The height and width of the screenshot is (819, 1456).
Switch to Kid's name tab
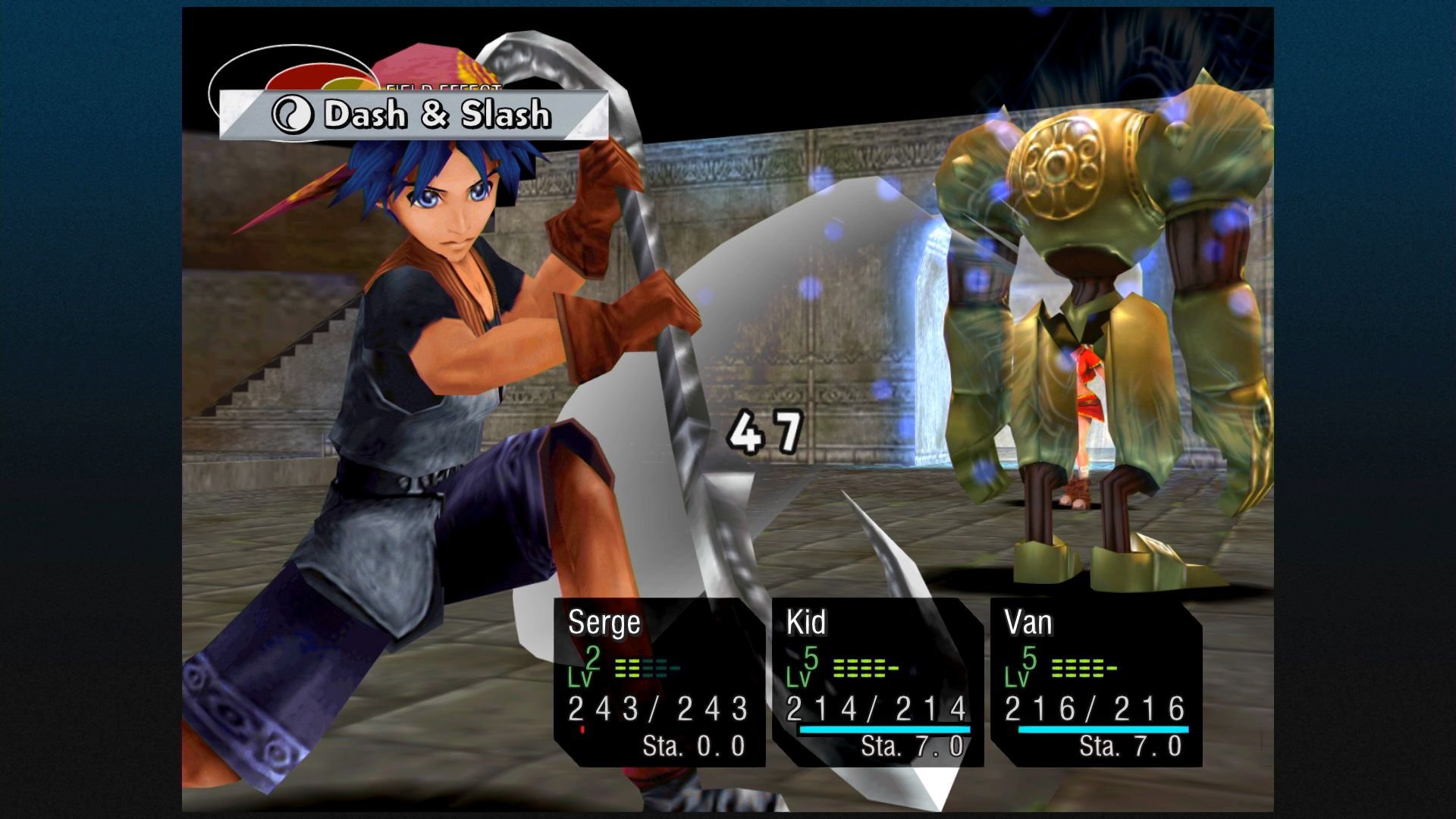(806, 623)
